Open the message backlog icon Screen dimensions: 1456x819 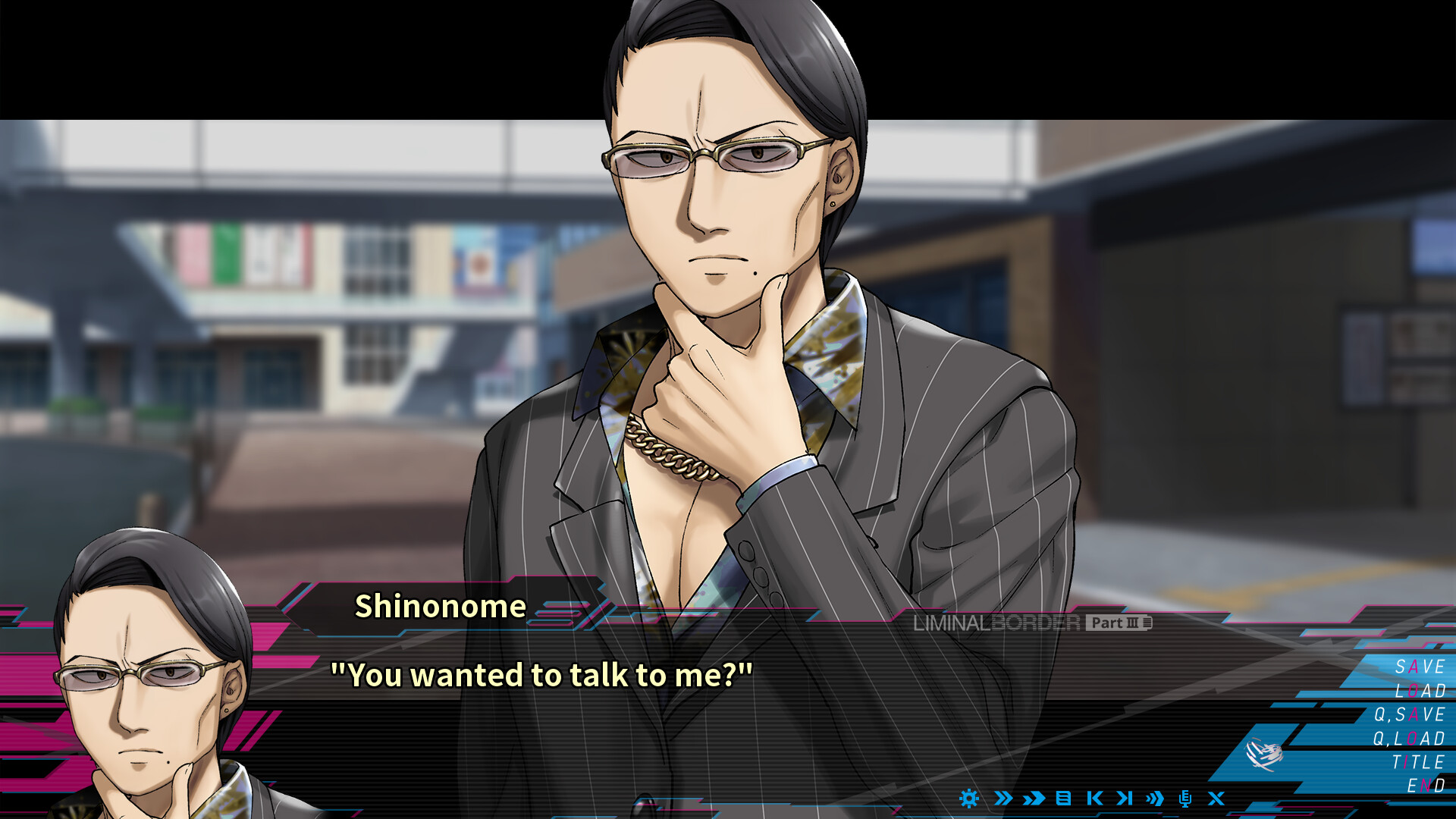coord(1064,799)
